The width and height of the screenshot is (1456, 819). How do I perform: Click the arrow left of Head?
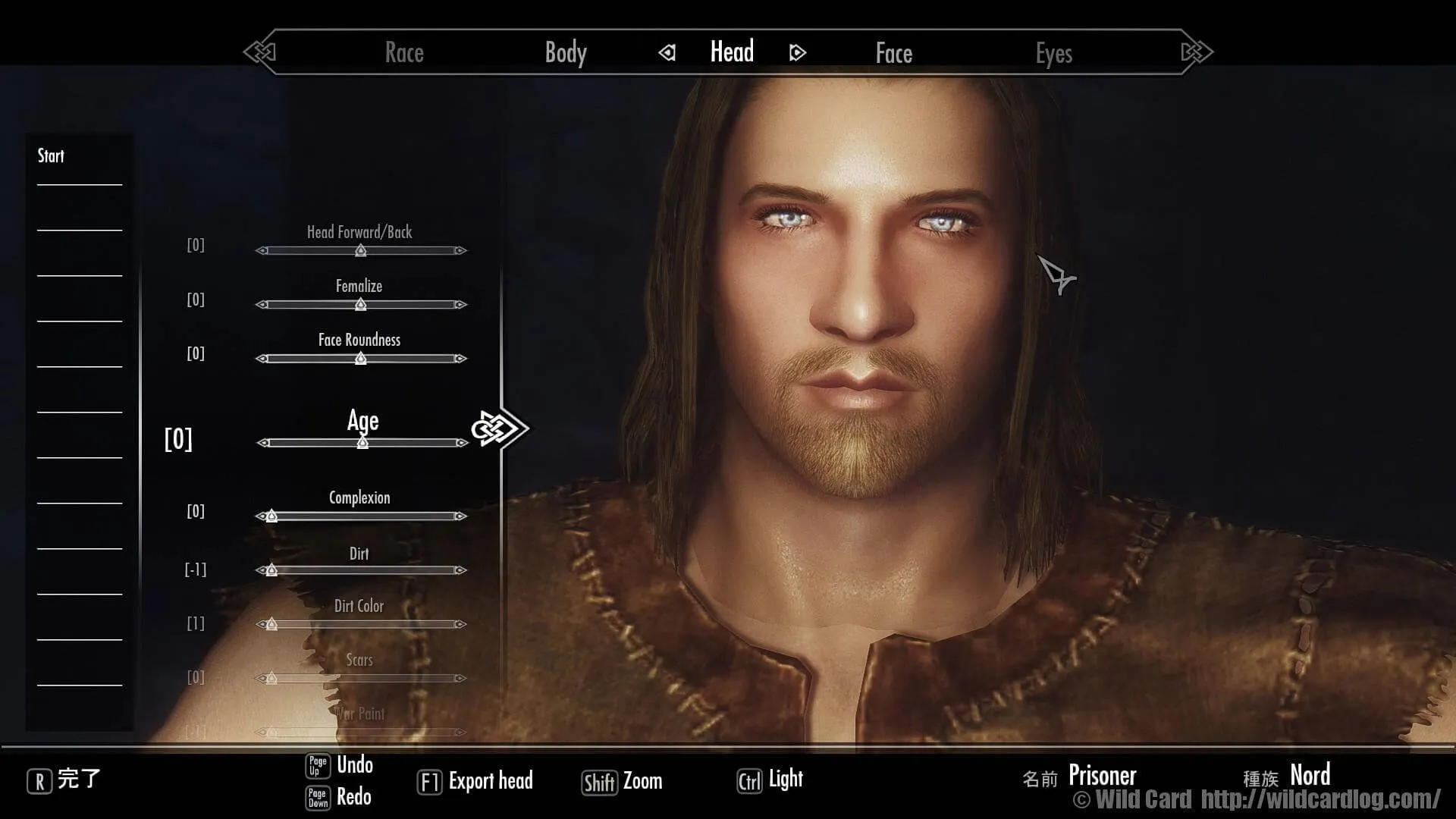(667, 52)
